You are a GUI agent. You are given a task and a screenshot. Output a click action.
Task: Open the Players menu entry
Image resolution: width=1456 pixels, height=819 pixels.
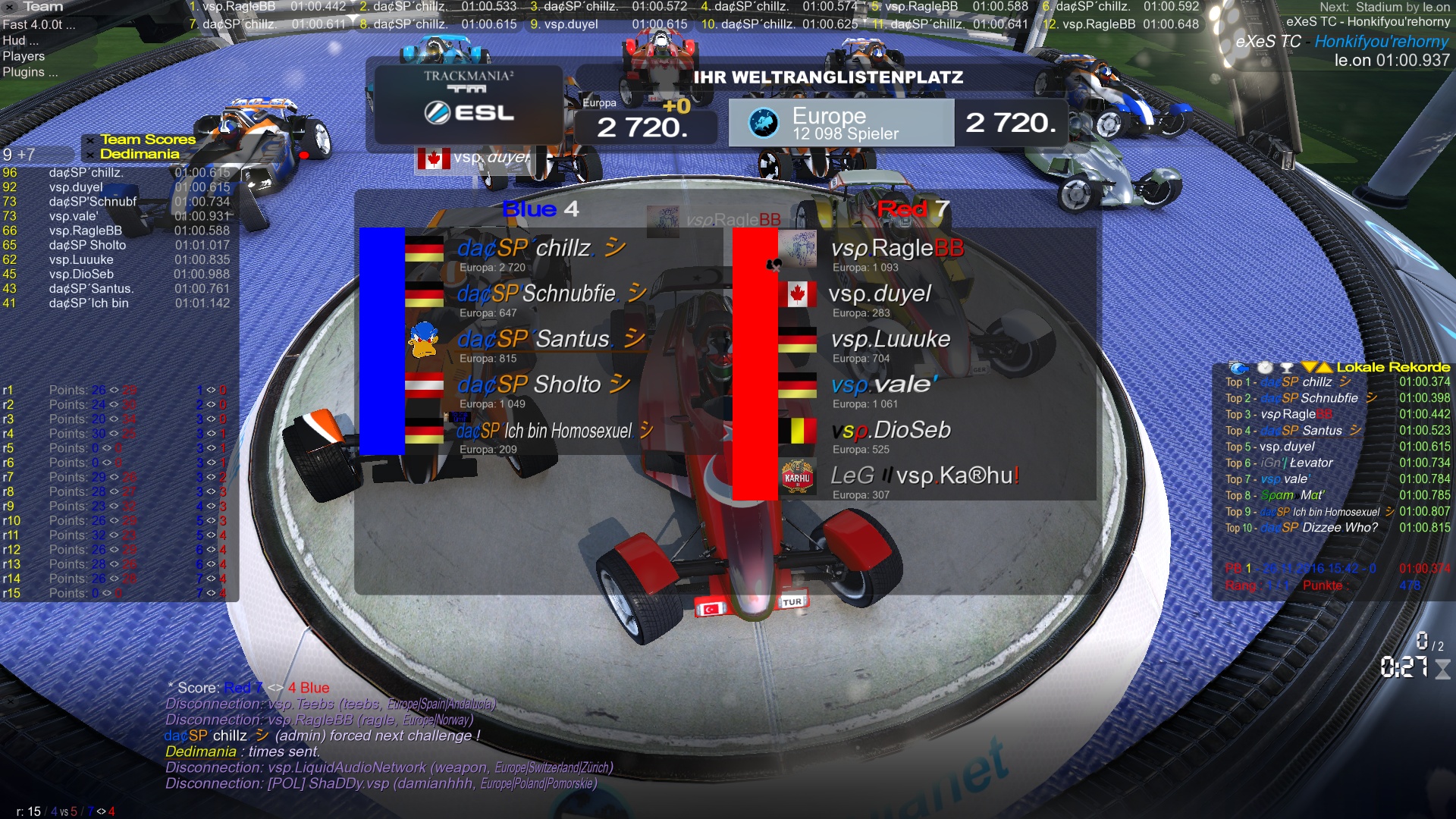[24, 56]
